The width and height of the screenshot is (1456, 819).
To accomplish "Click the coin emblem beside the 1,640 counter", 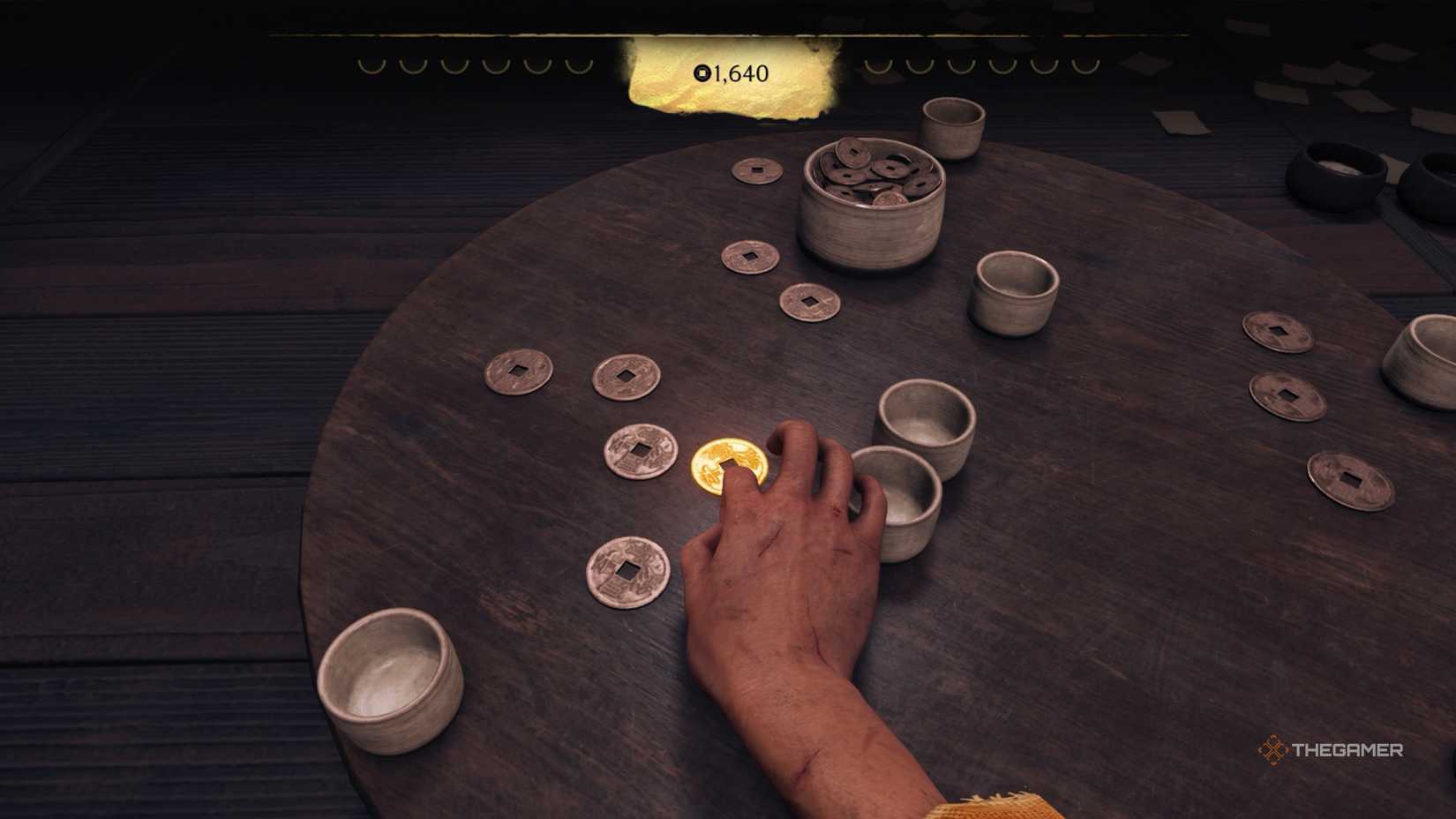I will click(x=700, y=75).
